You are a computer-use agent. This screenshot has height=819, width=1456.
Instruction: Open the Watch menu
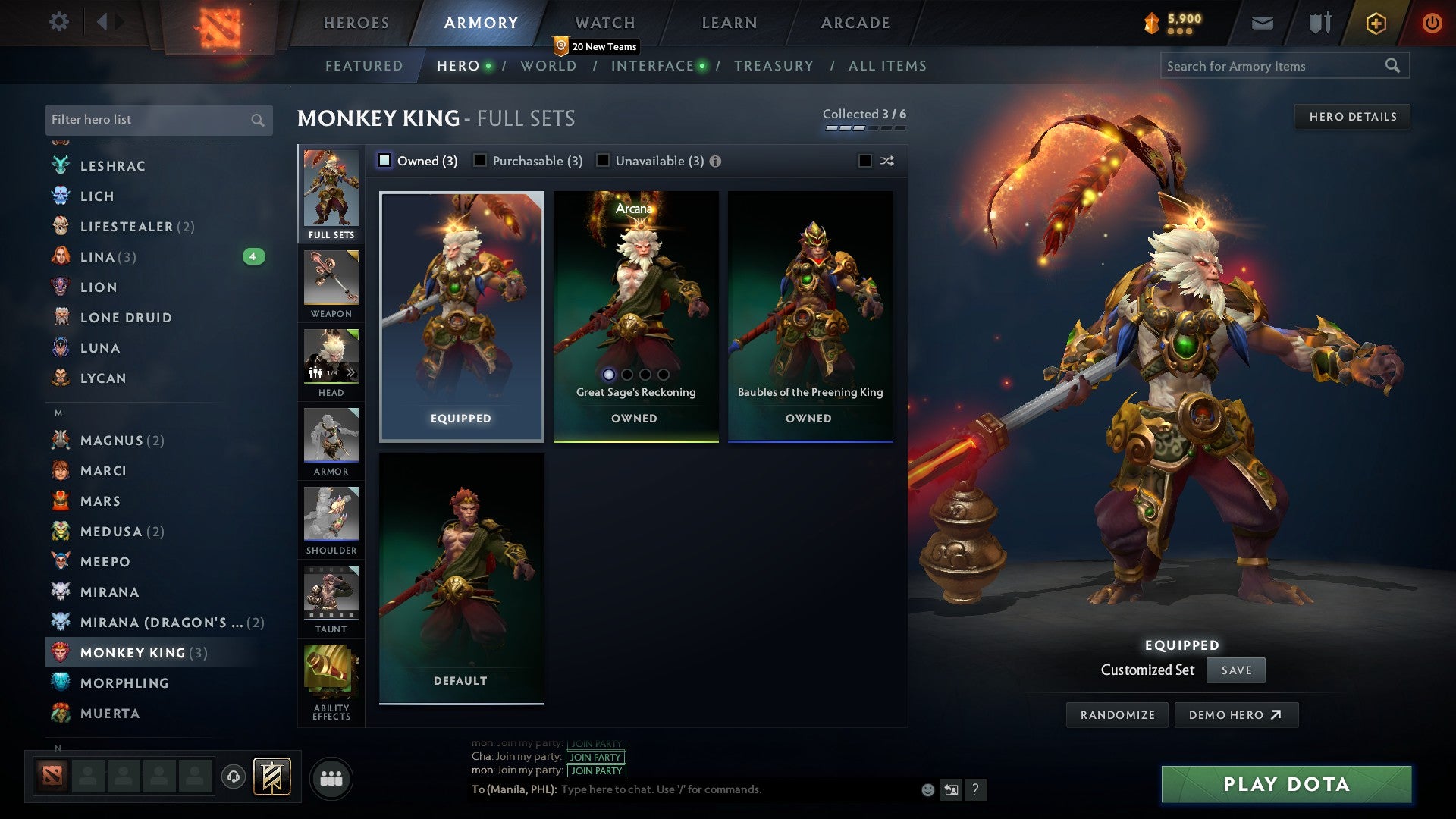[604, 23]
